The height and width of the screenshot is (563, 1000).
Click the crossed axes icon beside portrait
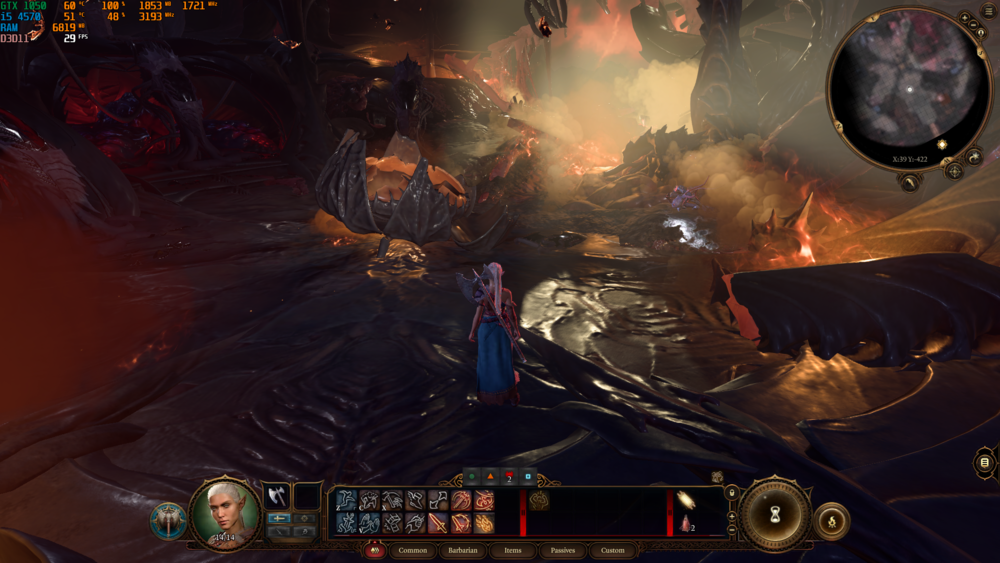[x=168, y=521]
